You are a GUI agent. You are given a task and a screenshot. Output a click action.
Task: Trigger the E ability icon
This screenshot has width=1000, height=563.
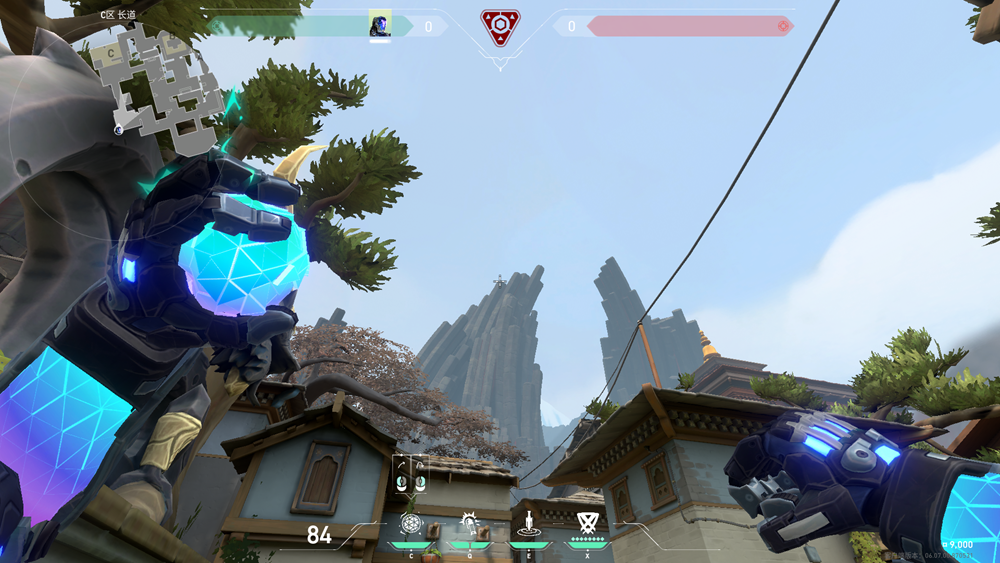point(527,522)
